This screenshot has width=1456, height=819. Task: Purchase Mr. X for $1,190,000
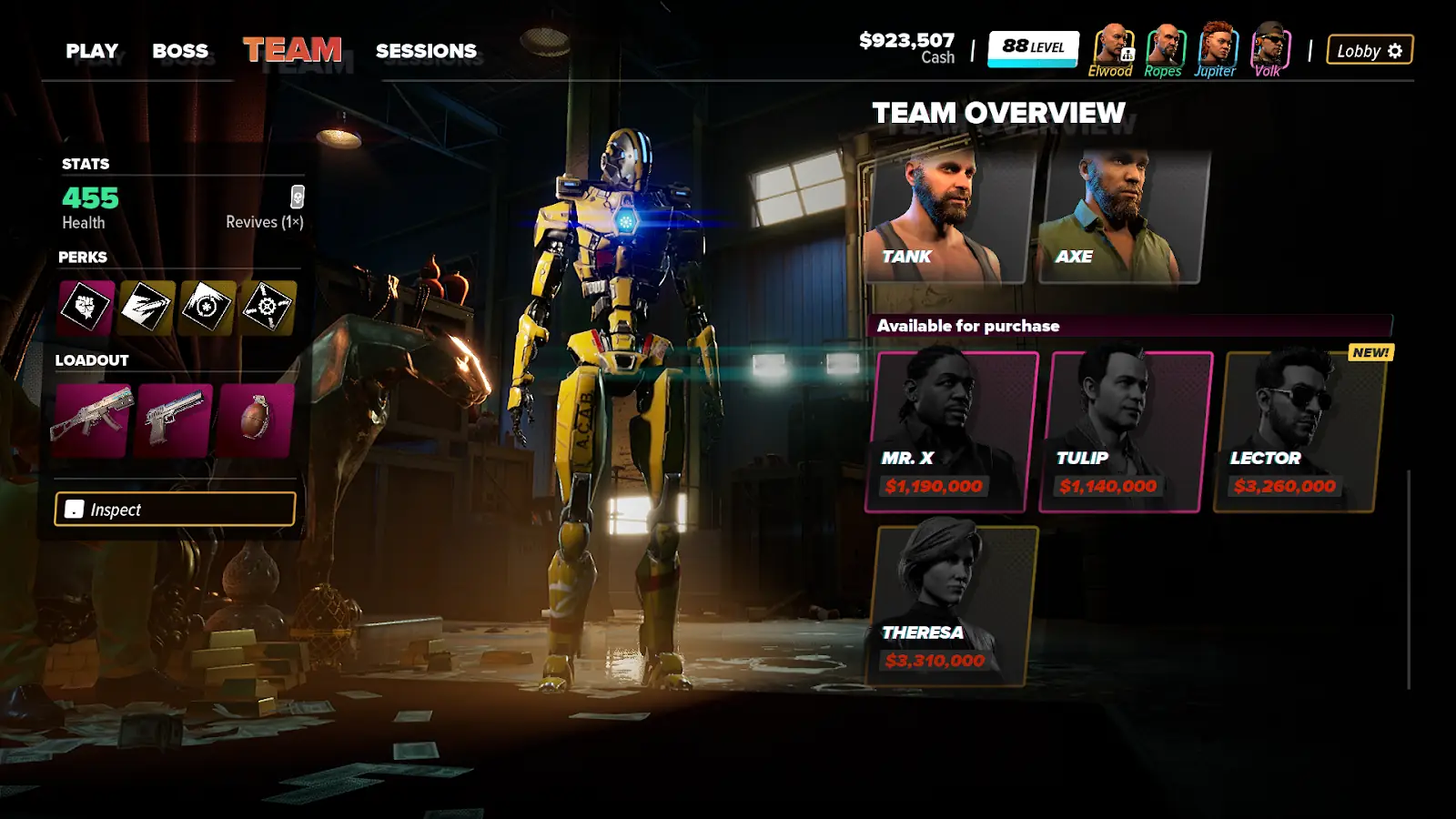(x=952, y=431)
